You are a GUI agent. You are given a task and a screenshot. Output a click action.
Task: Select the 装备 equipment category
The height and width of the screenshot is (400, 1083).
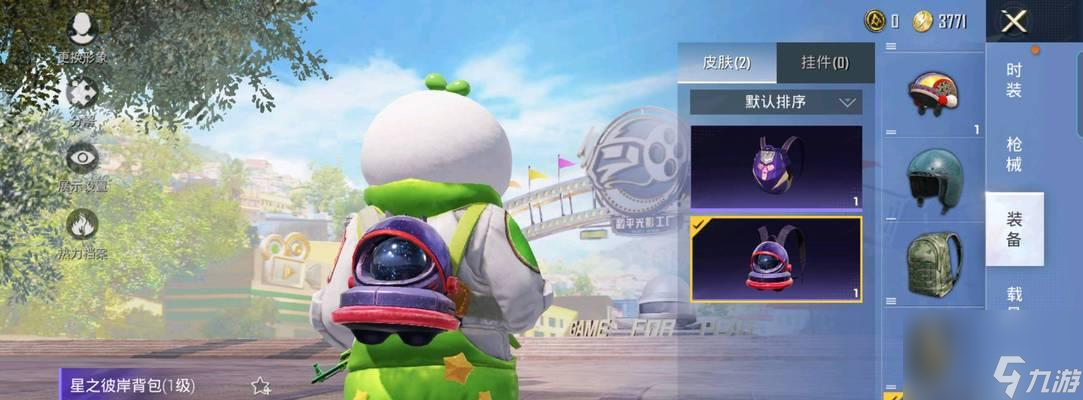pos(1014,229)
